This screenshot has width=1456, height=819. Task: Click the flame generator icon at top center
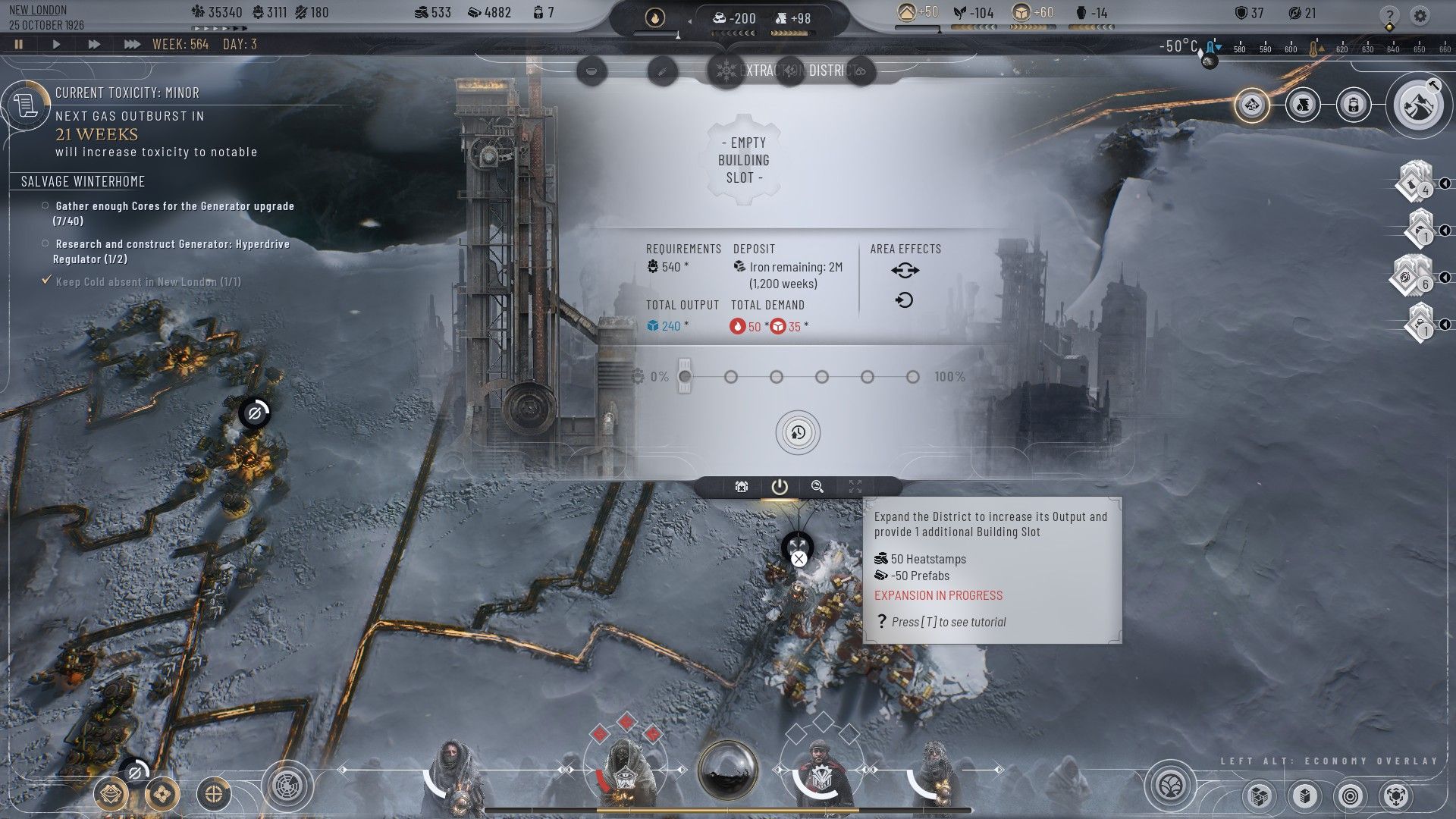pos(657,16)
